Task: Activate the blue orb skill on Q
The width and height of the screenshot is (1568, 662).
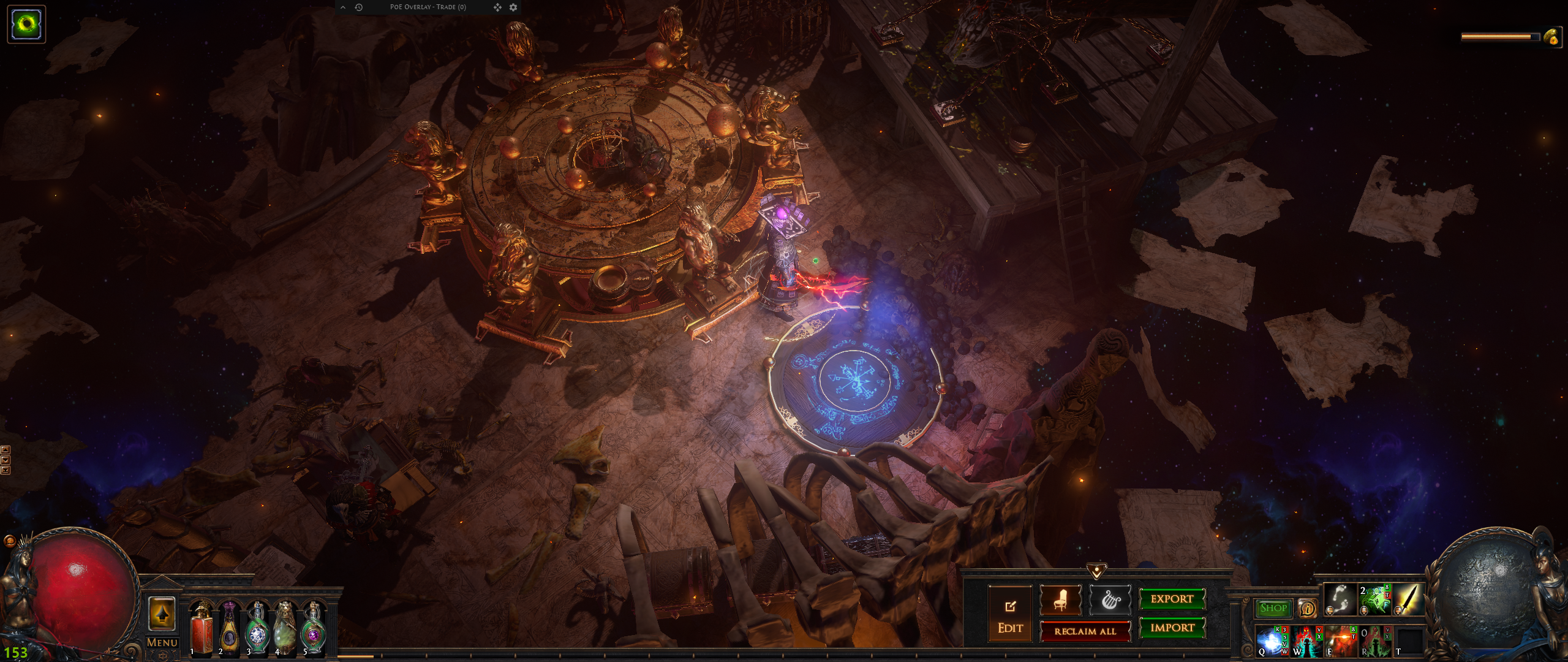Action: (1272, 641)
